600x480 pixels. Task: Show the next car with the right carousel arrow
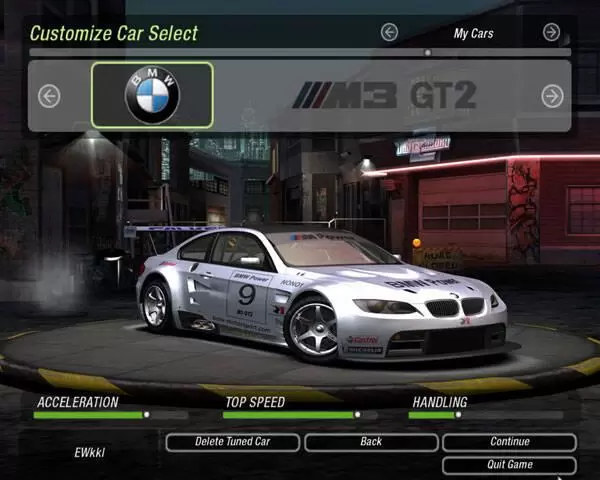click(x=551, y=96)
